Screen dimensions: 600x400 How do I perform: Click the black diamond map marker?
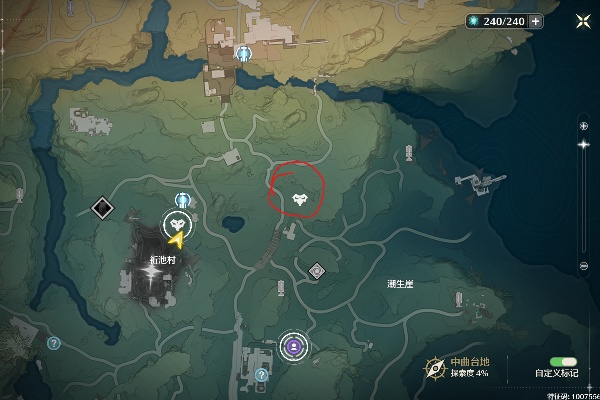101,208
